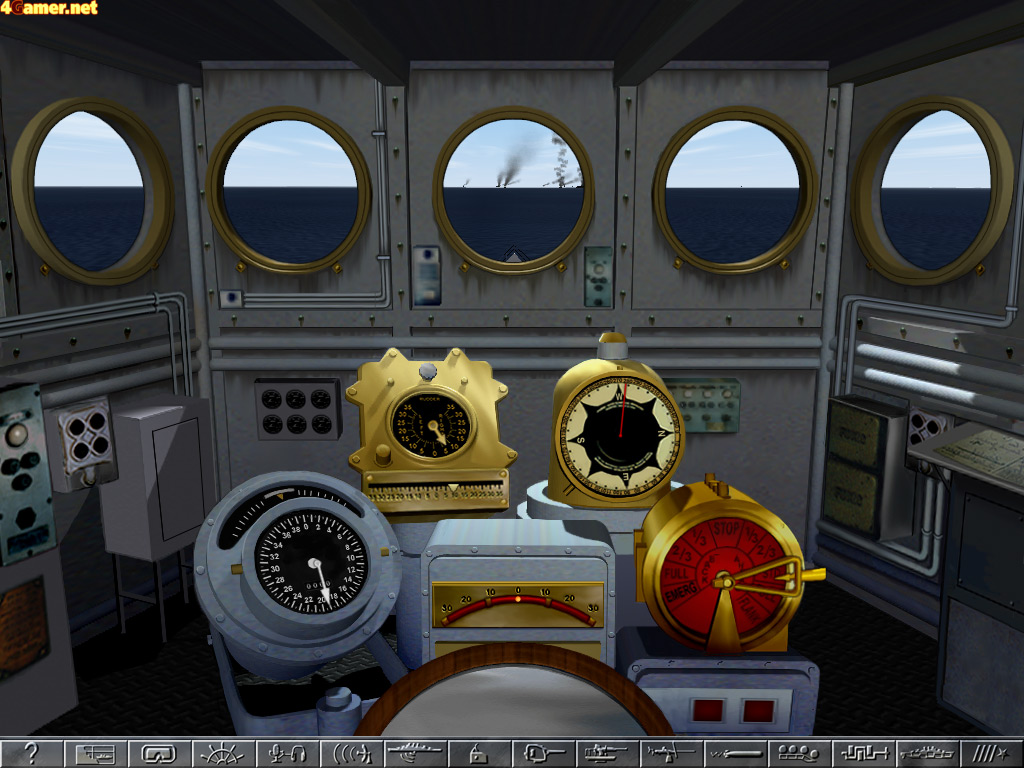The width and height of the screenshot is (1024, 768).
Task: Click the stripes and star icon
Action: [990, 753]
